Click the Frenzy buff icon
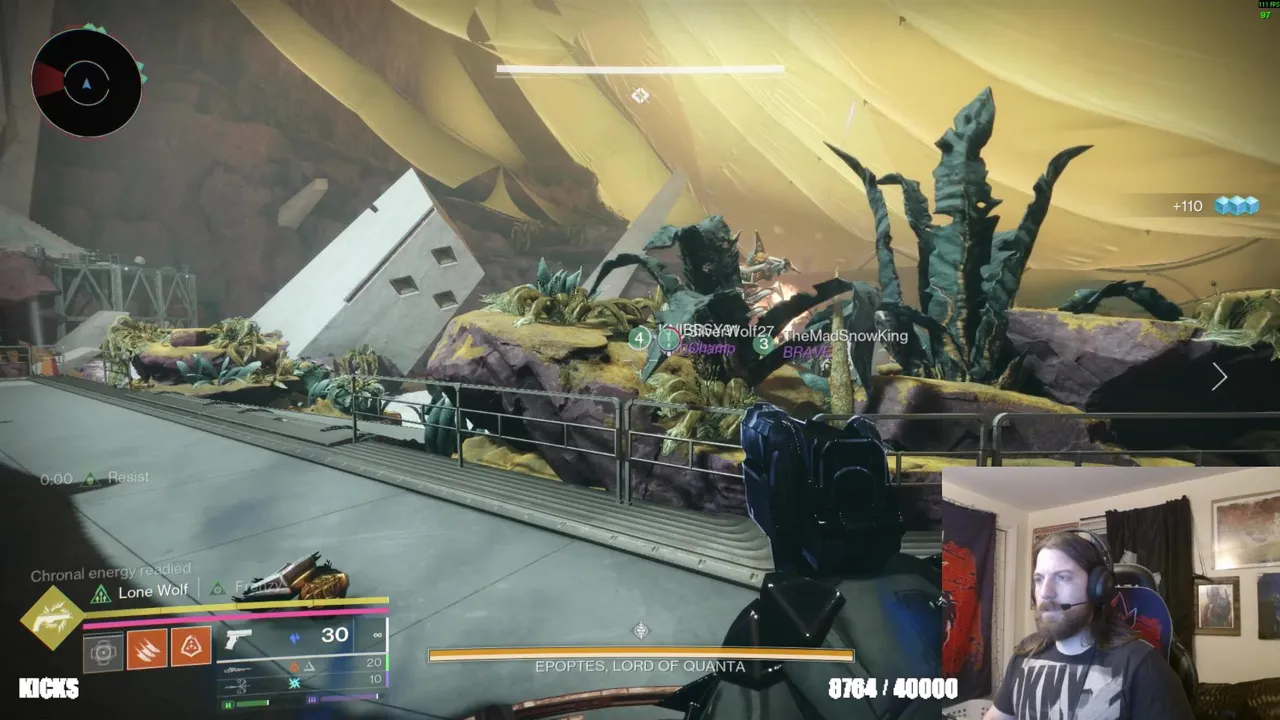Screen dimensions: 1280x720 click(x=217, y=589)
